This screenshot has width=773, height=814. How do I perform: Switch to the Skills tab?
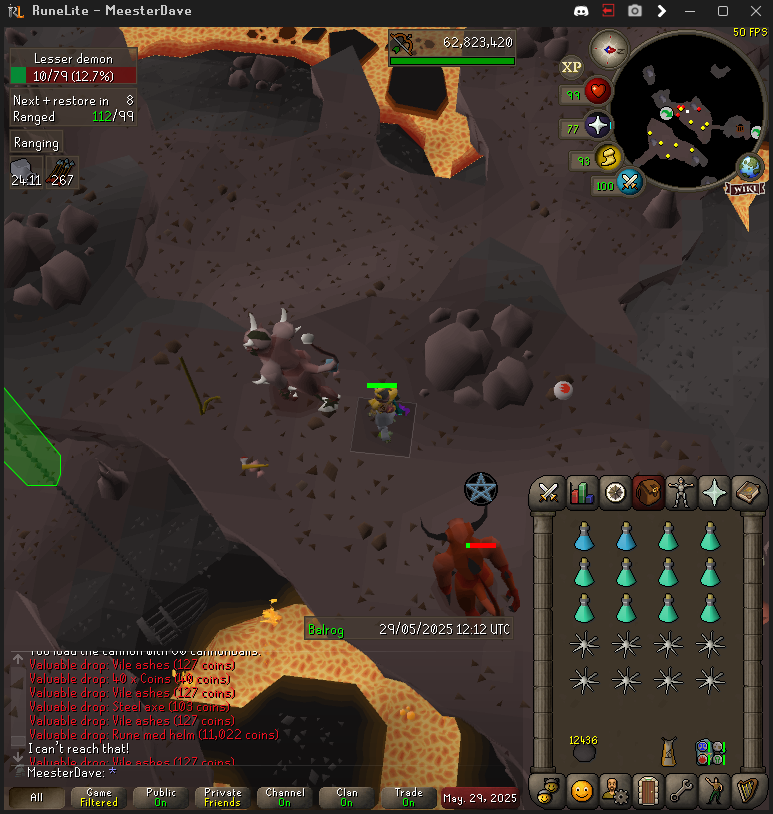point(581,492)
